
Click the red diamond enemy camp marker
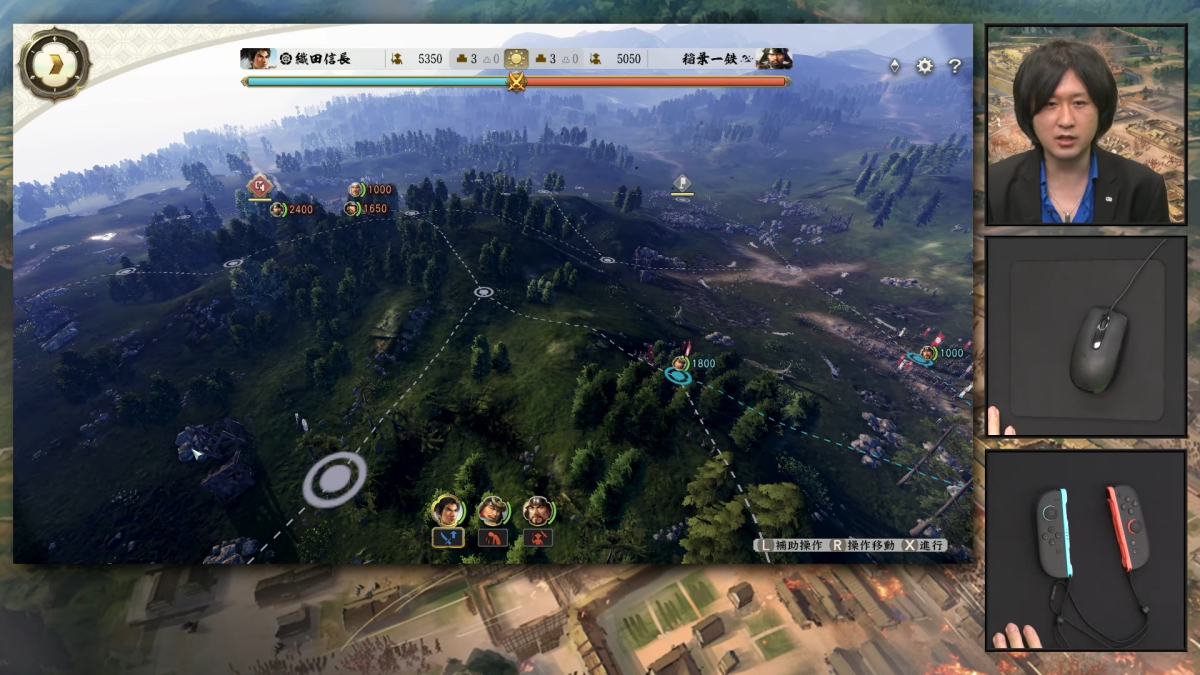[260, 185]
